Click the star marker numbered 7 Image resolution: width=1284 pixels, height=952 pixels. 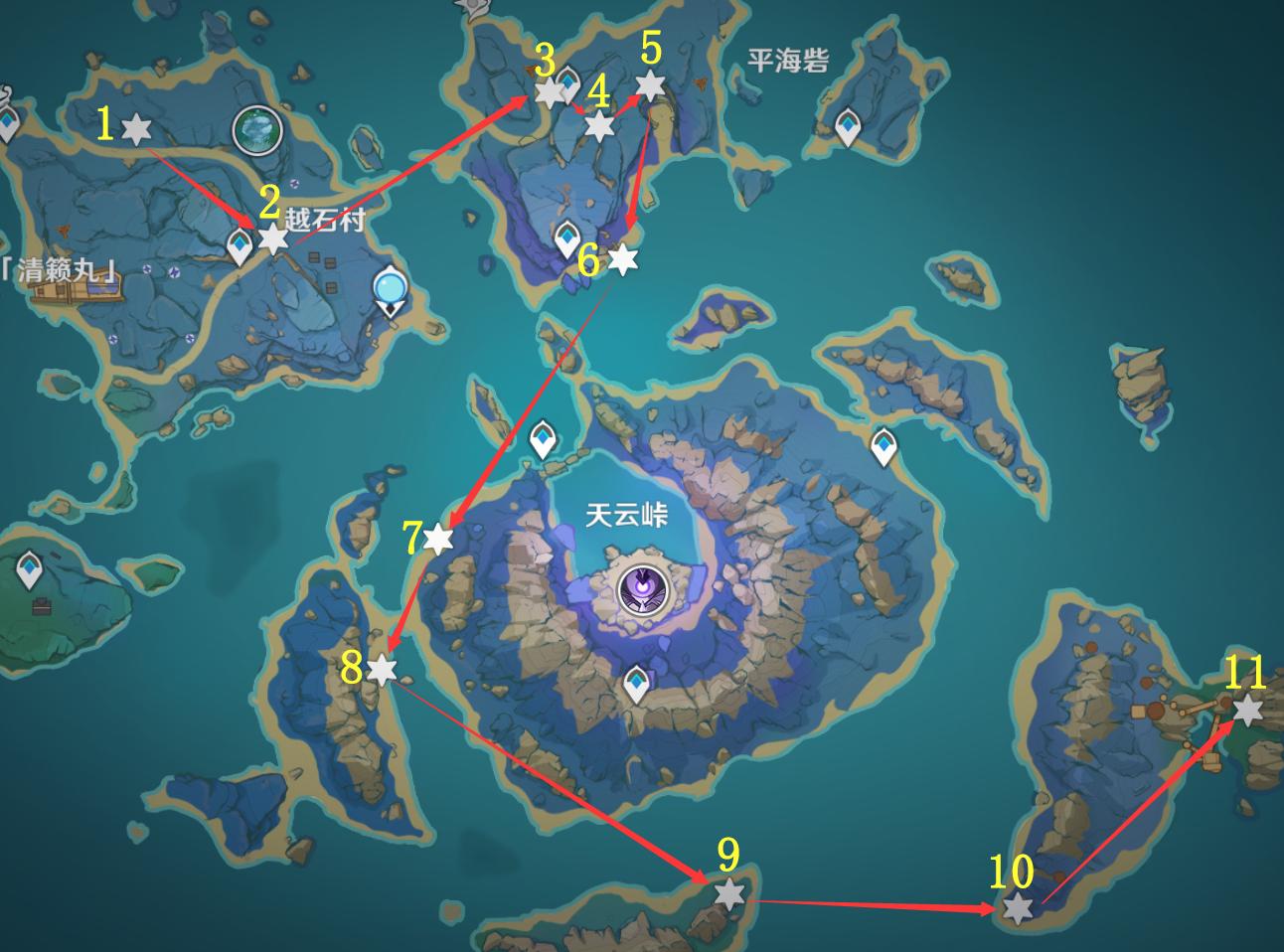(x=438, y=540)
